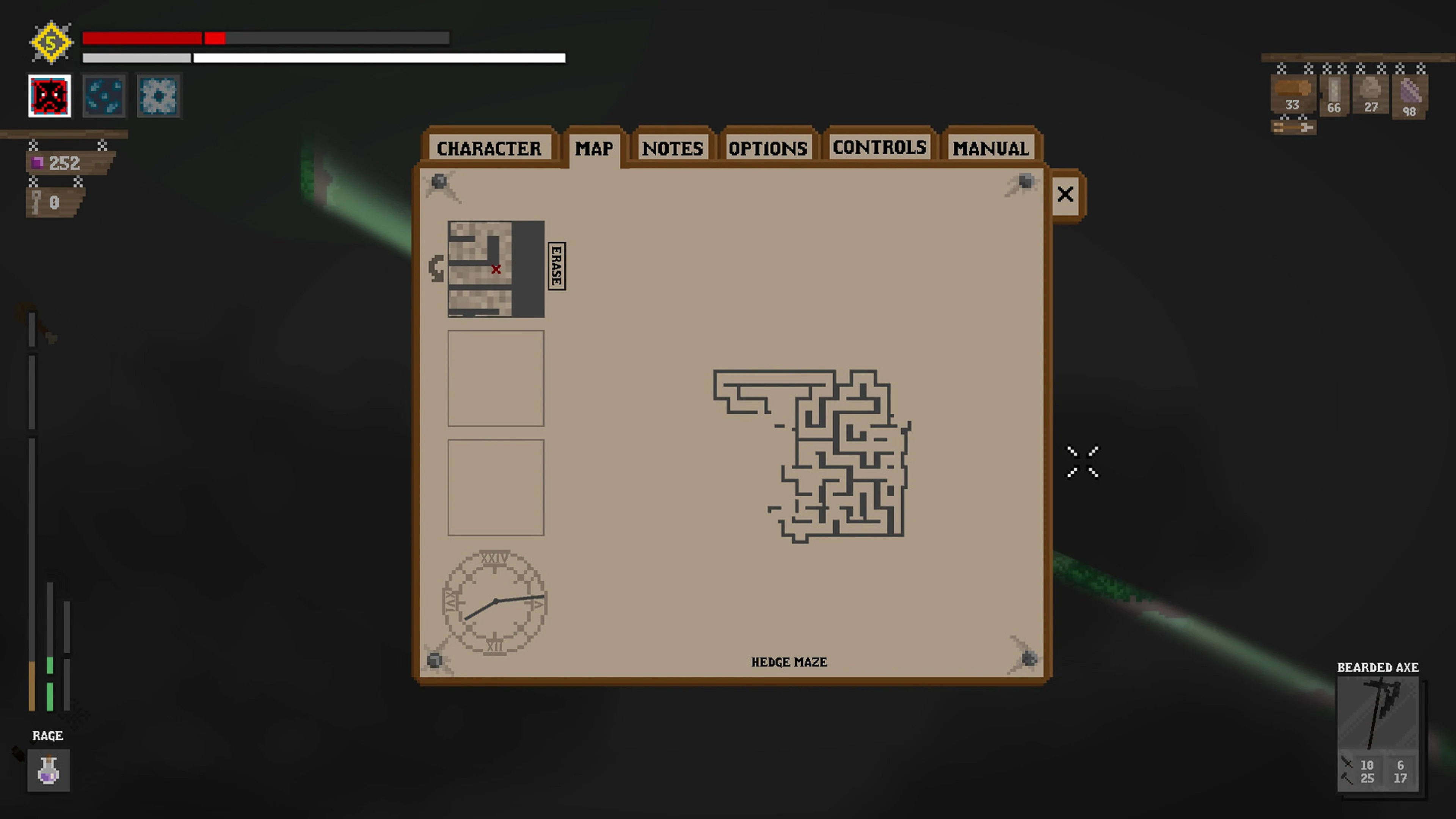Click the purple ore stack showing 98
The image size is (1456, 819).
tap(1409, 96)
